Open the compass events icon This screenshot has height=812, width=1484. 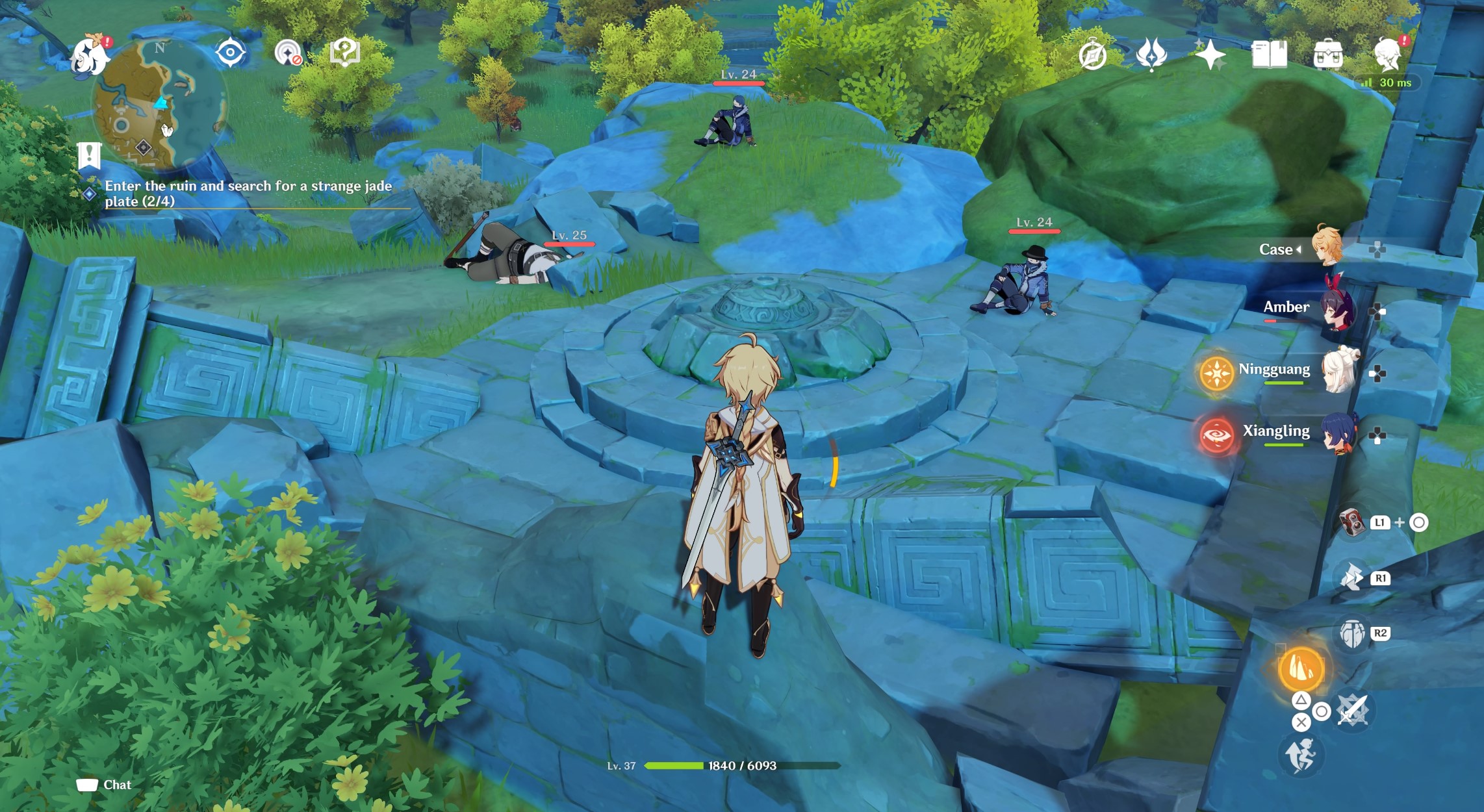(1092, 55)
